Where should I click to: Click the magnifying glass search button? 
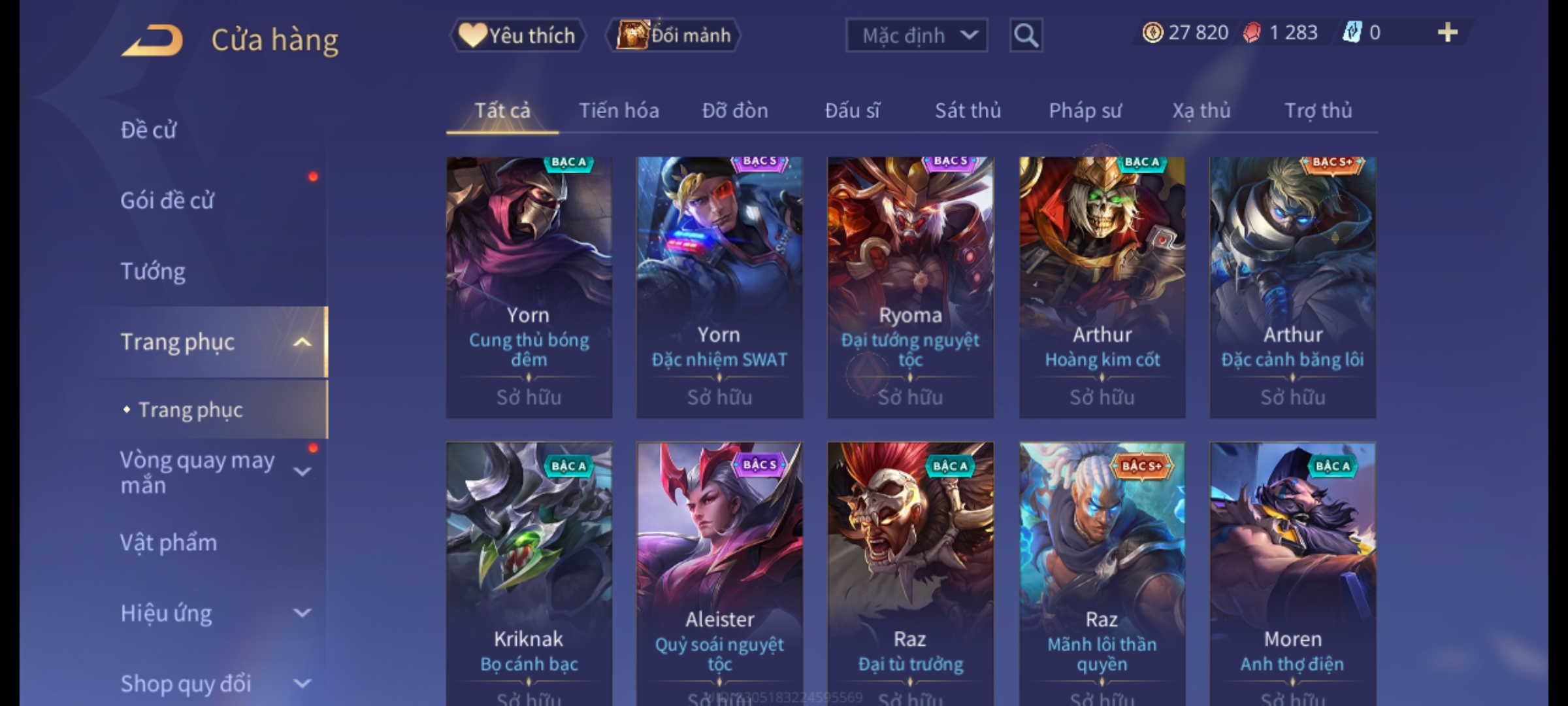pyautogui.click(x=1026, y=35)
